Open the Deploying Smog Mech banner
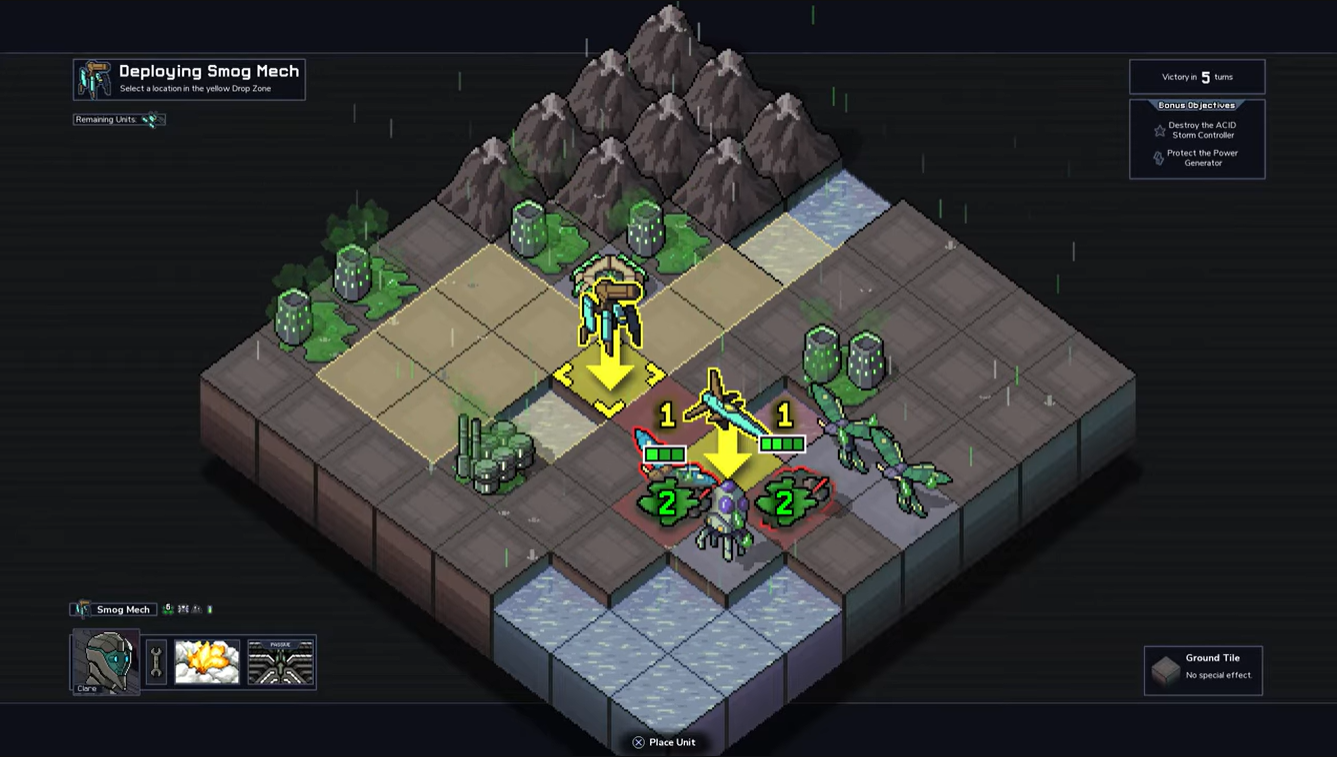1337x757 pixels. [x=189, y=79]
